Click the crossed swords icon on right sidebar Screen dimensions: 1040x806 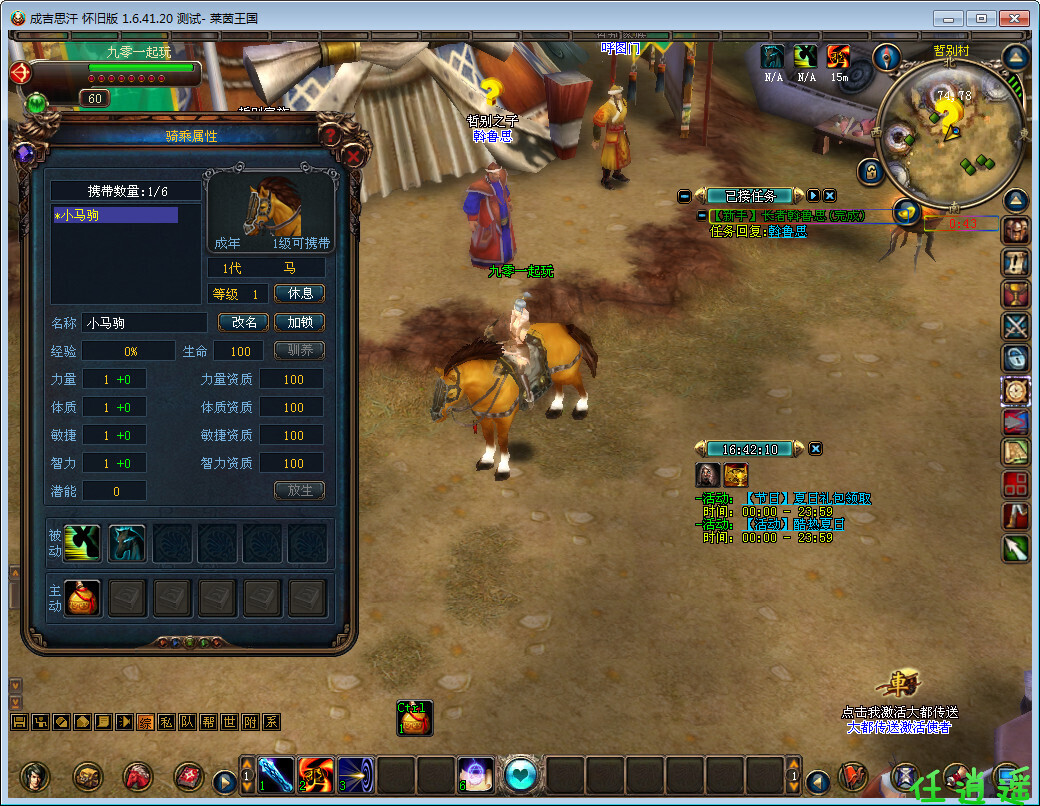pos(1016,325)
